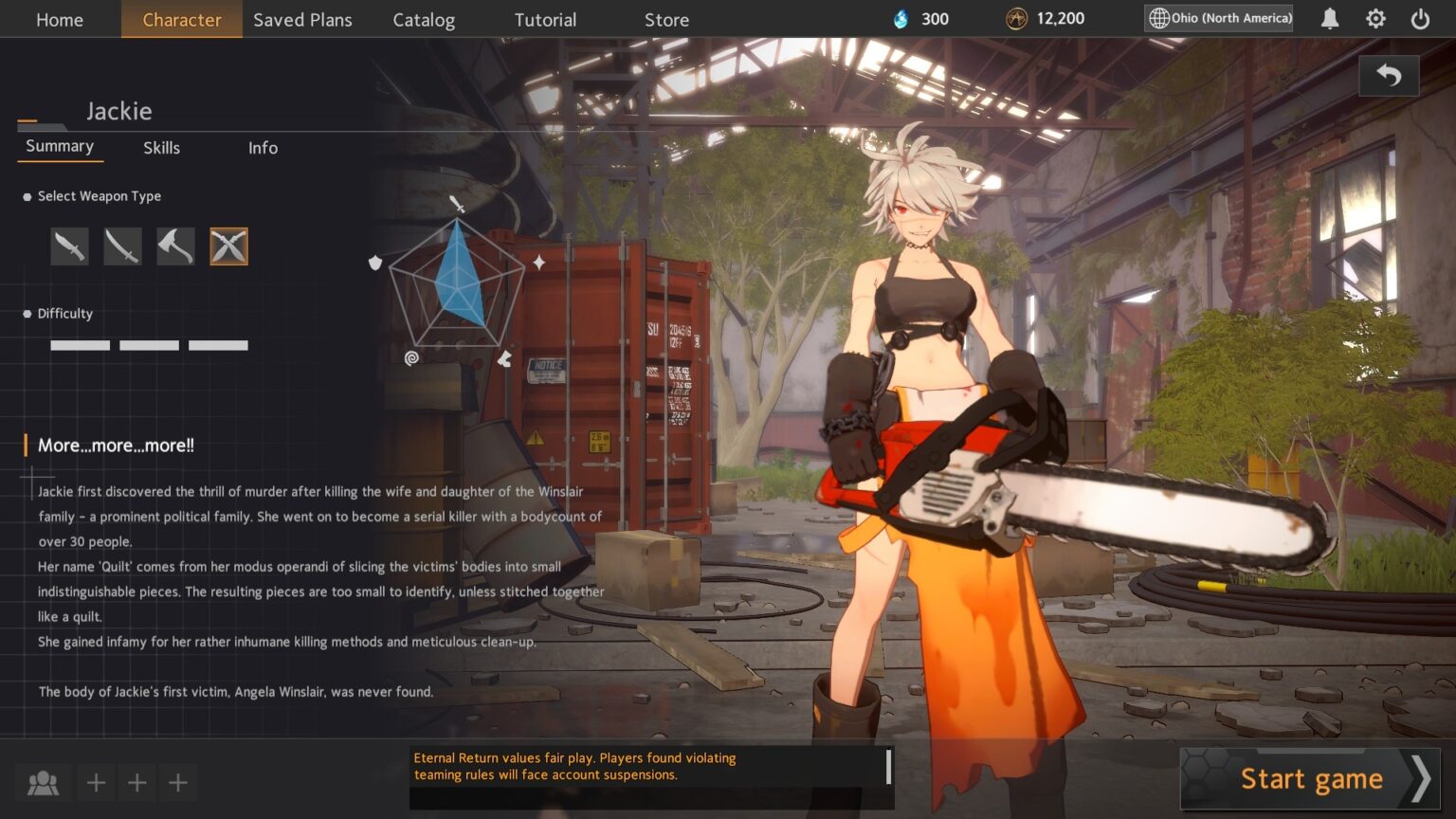Screen dimensions: 1456x819
Task: Select the Dagger weapon type icon
Action: click(x=69, y=246)
